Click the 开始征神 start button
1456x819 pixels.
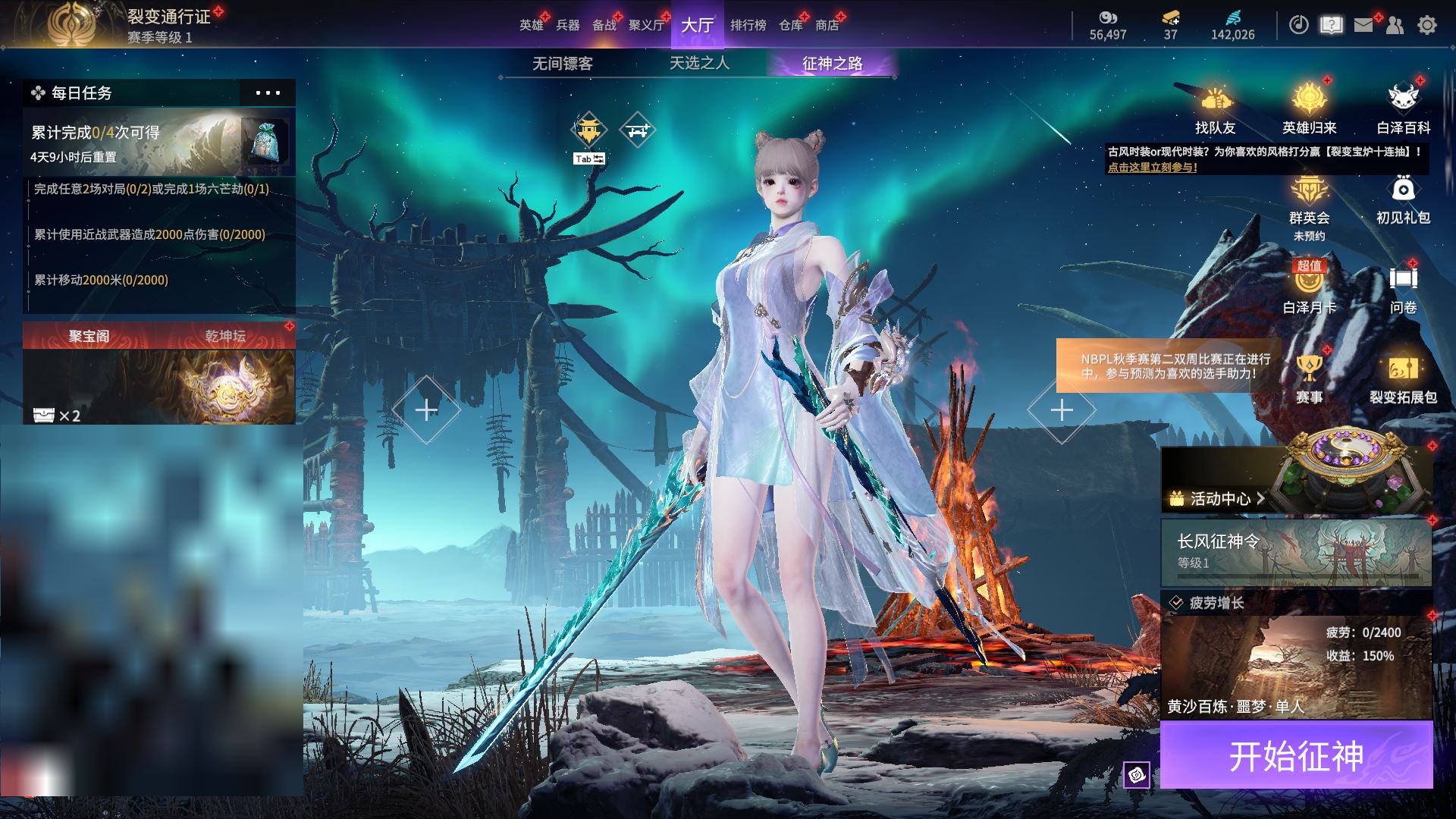pyautogui.click(x=1296, y=755)
